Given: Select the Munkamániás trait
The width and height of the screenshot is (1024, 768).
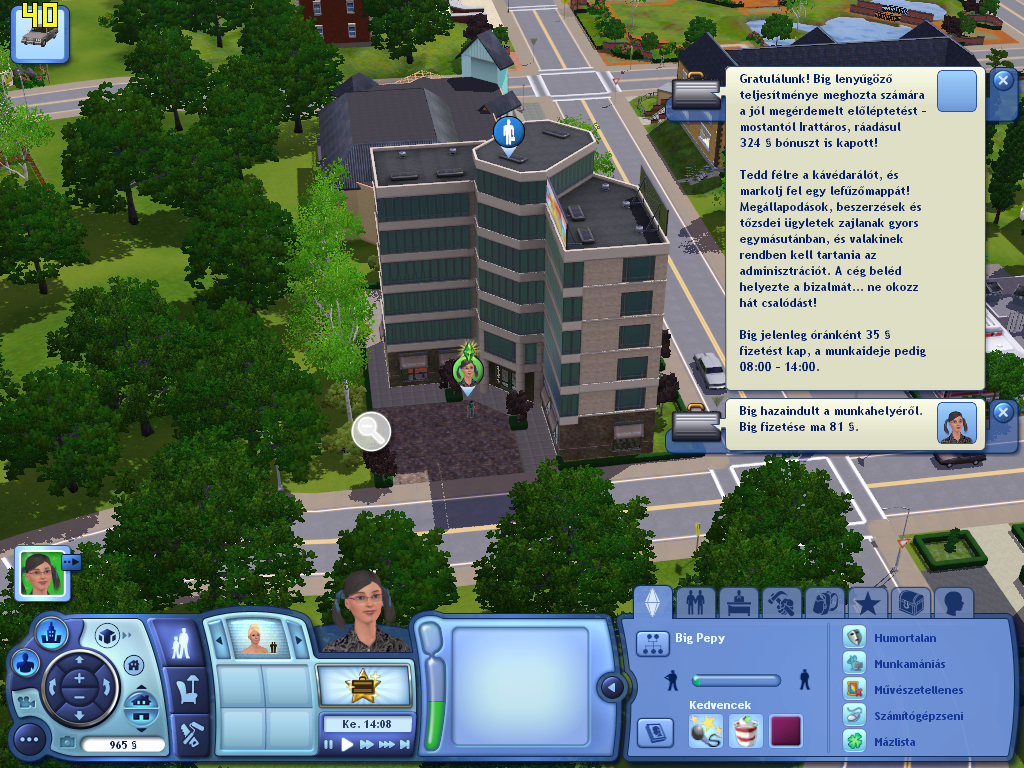Looking at the screenshot, I should tap(853, 664).
